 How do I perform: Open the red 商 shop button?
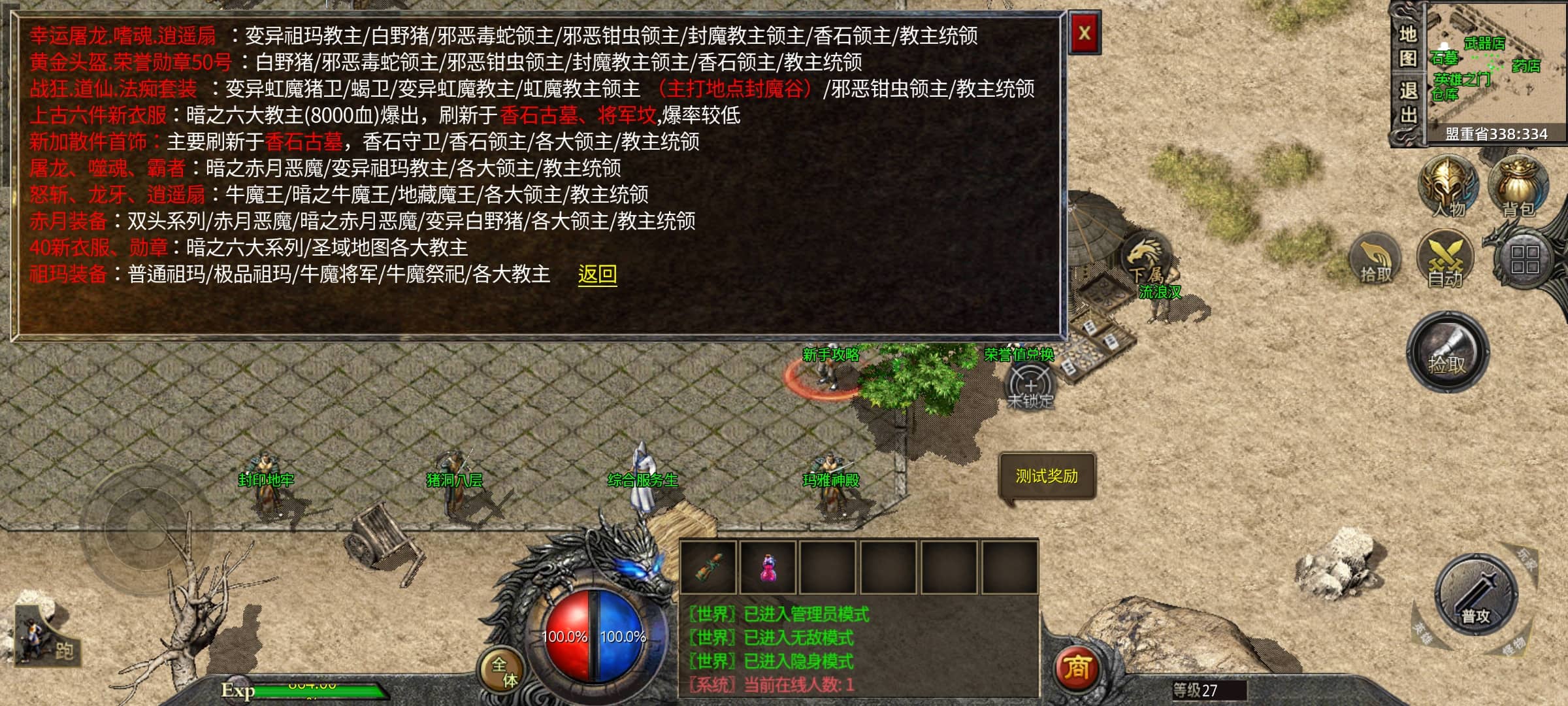click(1076, 668)
